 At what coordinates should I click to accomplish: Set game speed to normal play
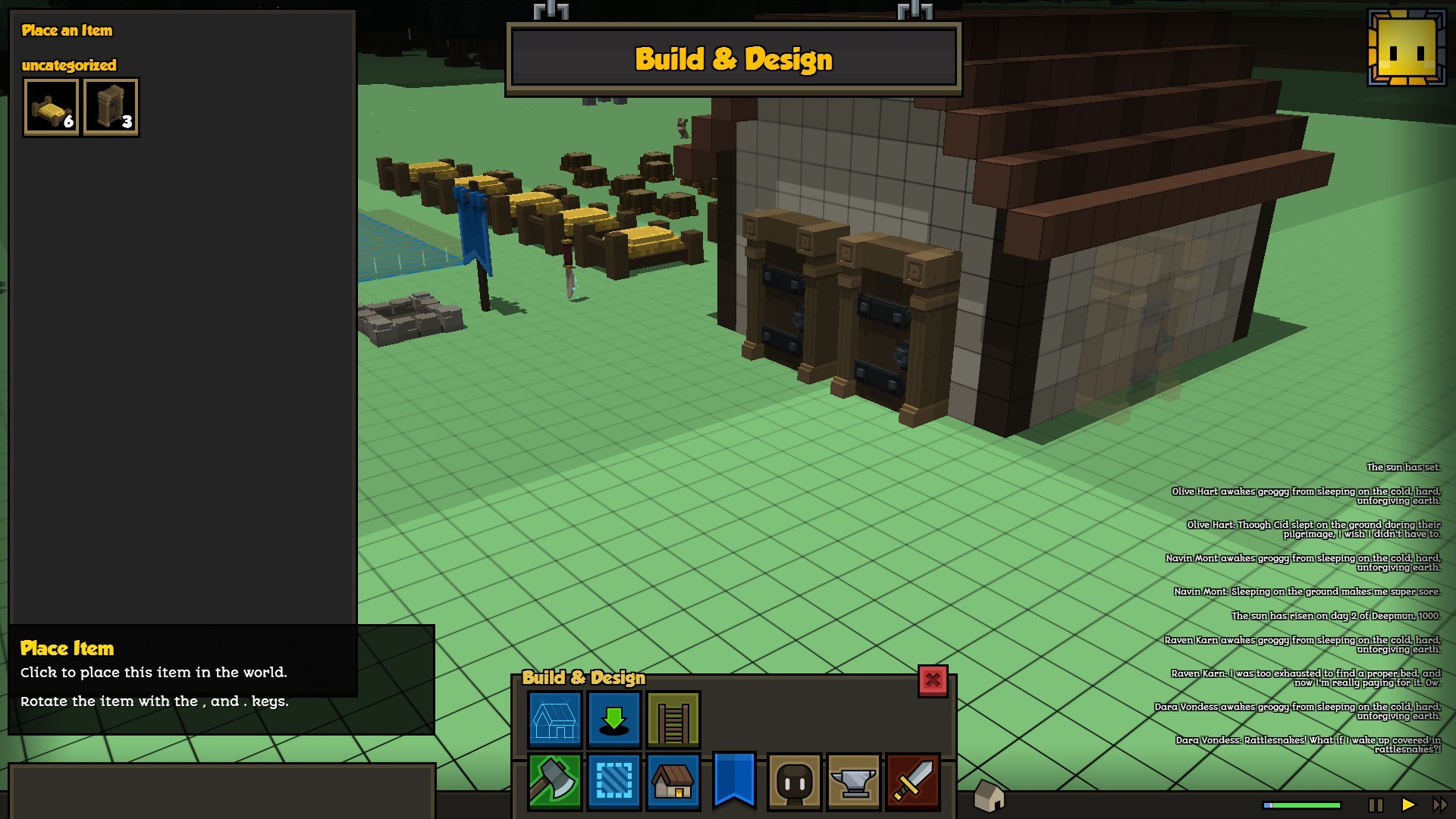[x=1408, y=805]
